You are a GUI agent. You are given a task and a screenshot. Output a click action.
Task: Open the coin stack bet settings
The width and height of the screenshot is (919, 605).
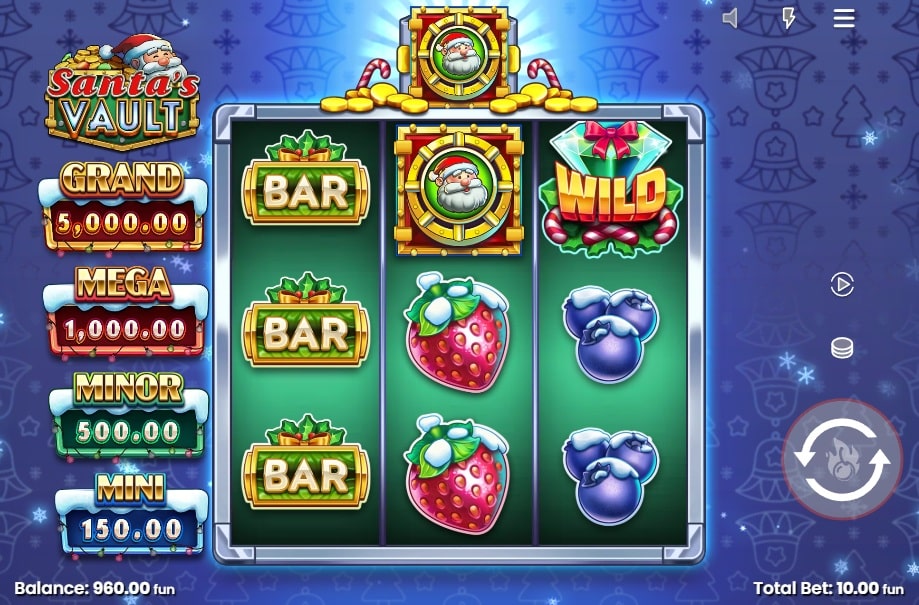coord(842,348)
